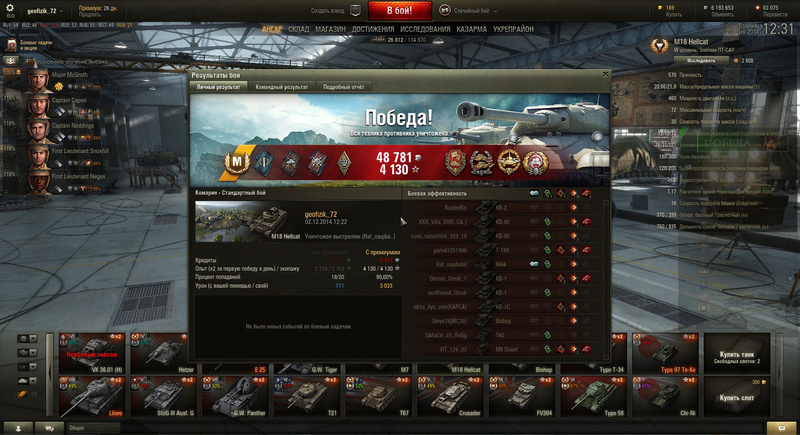Select the "Личный результат" tab
This screenshot has height=435, width=800.
click(219, 87)
